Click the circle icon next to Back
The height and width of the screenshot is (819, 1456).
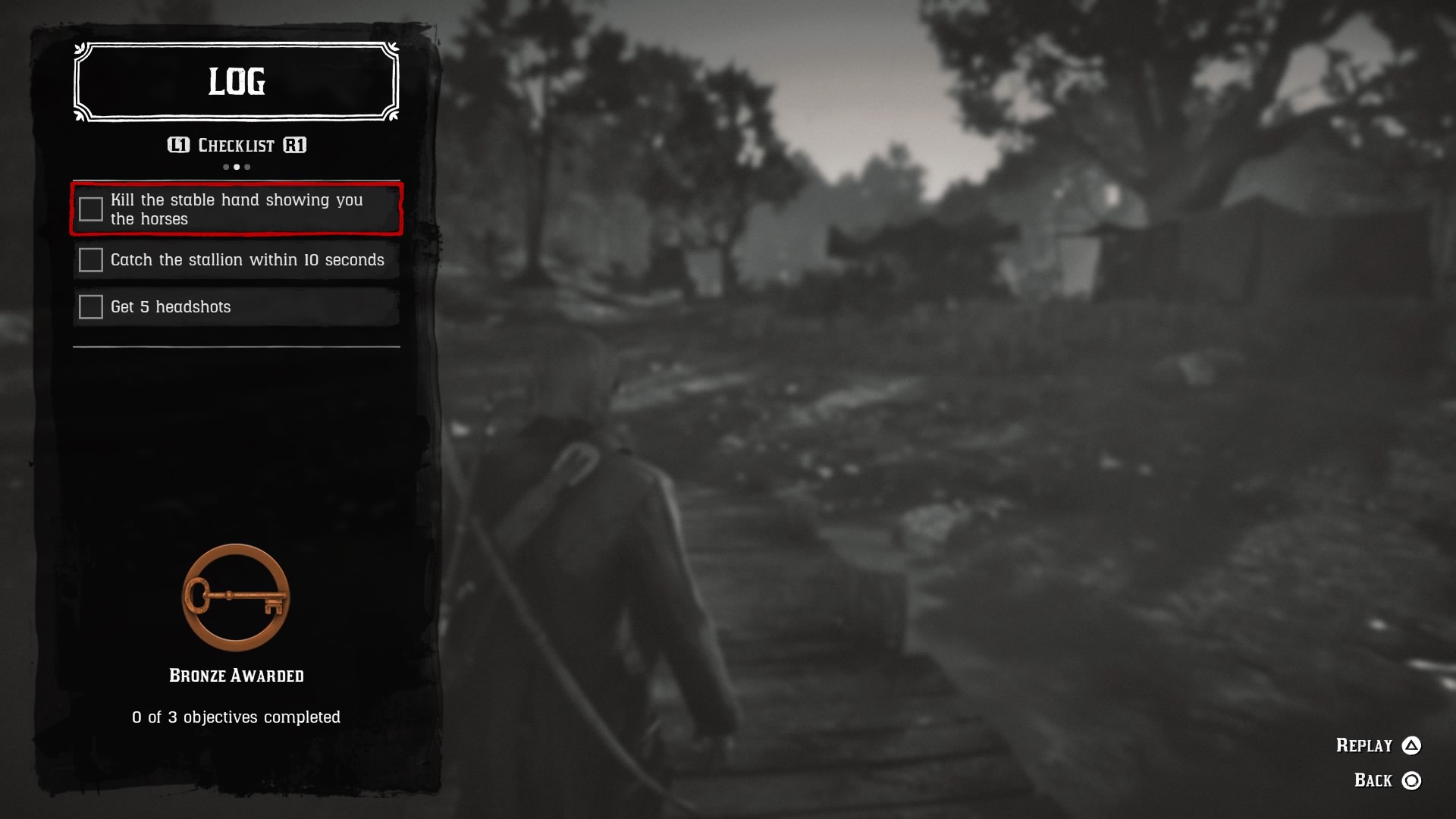pyautogui.click(x=1413, y=779)
